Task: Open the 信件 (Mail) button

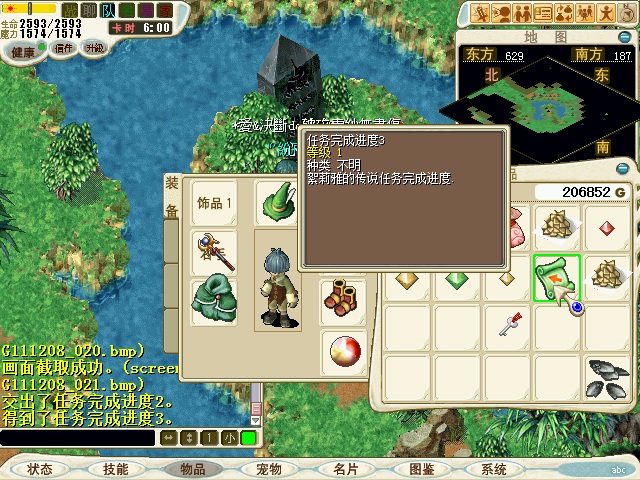Action: click(x=64, y=47)
